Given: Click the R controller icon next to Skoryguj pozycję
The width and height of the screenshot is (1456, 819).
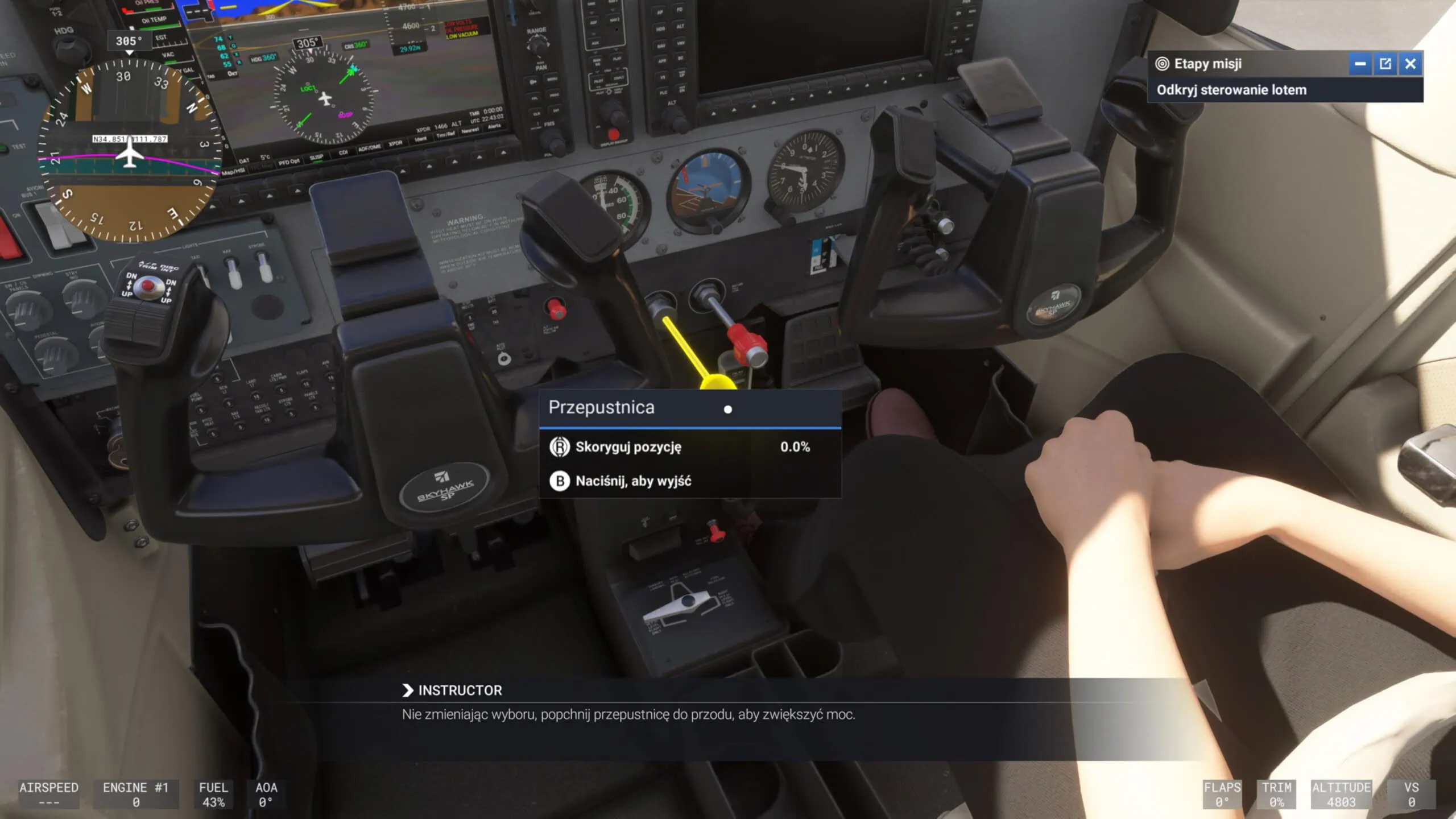Looking at the screenshot, I should click(560, 447).
